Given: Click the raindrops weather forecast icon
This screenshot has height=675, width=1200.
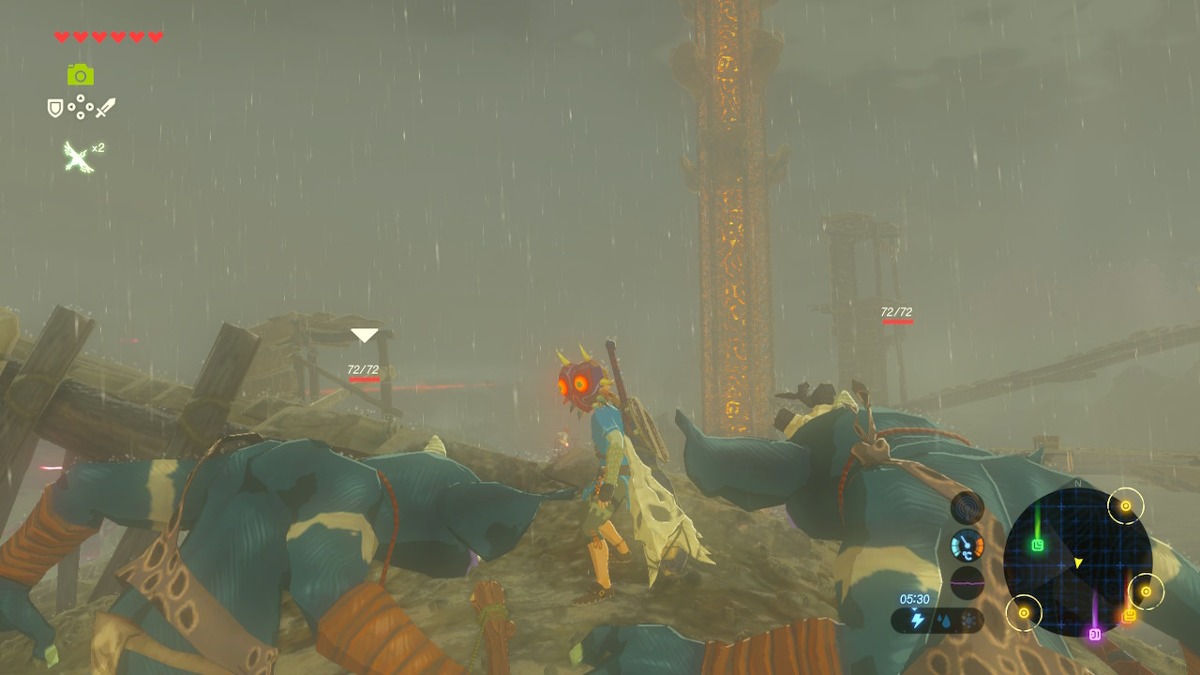Looking at the screenshot, I should tap(943, 621).
